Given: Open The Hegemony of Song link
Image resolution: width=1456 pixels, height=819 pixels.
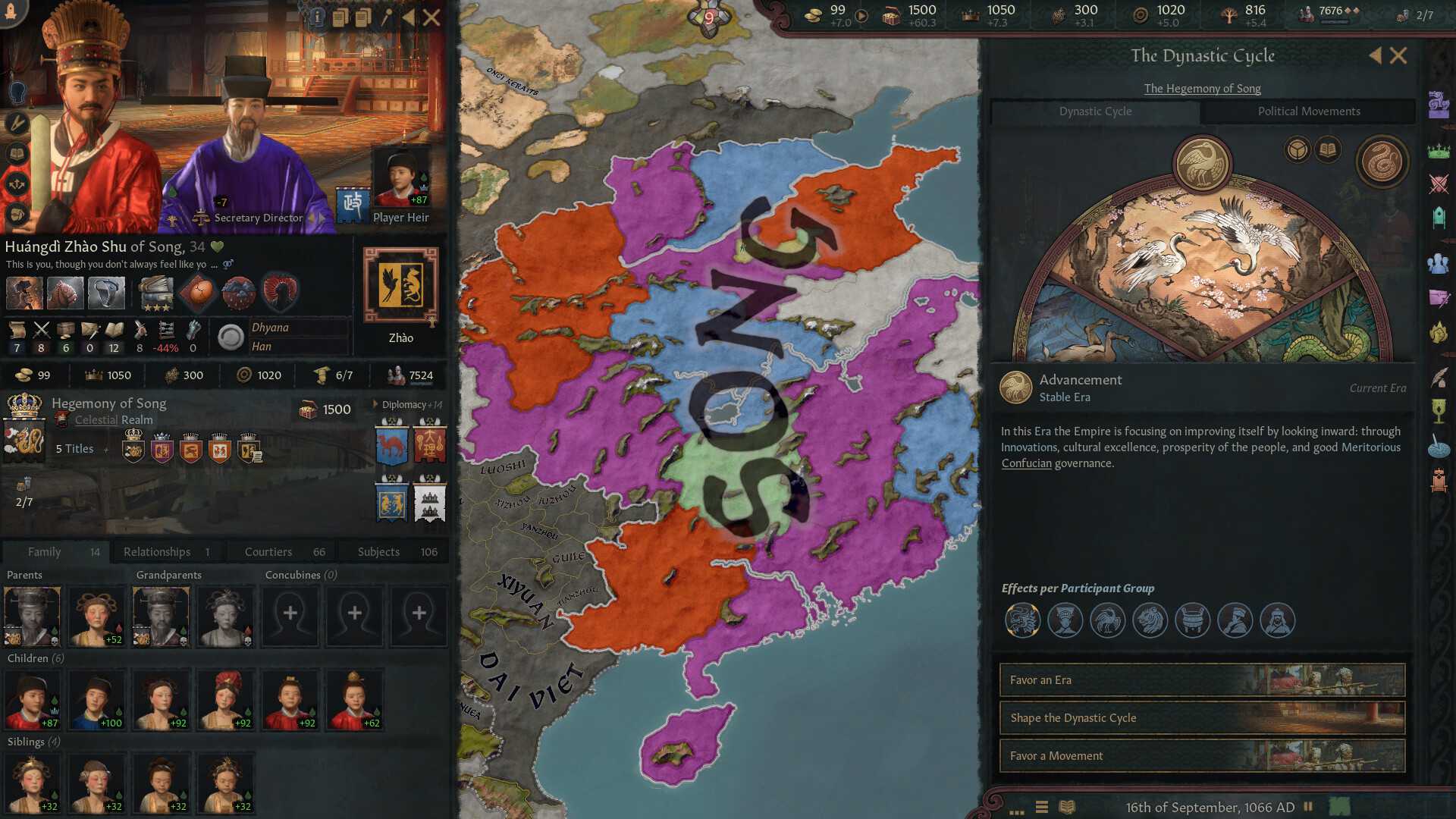Looking at the screenshot, I should [x=1202, y=89].
